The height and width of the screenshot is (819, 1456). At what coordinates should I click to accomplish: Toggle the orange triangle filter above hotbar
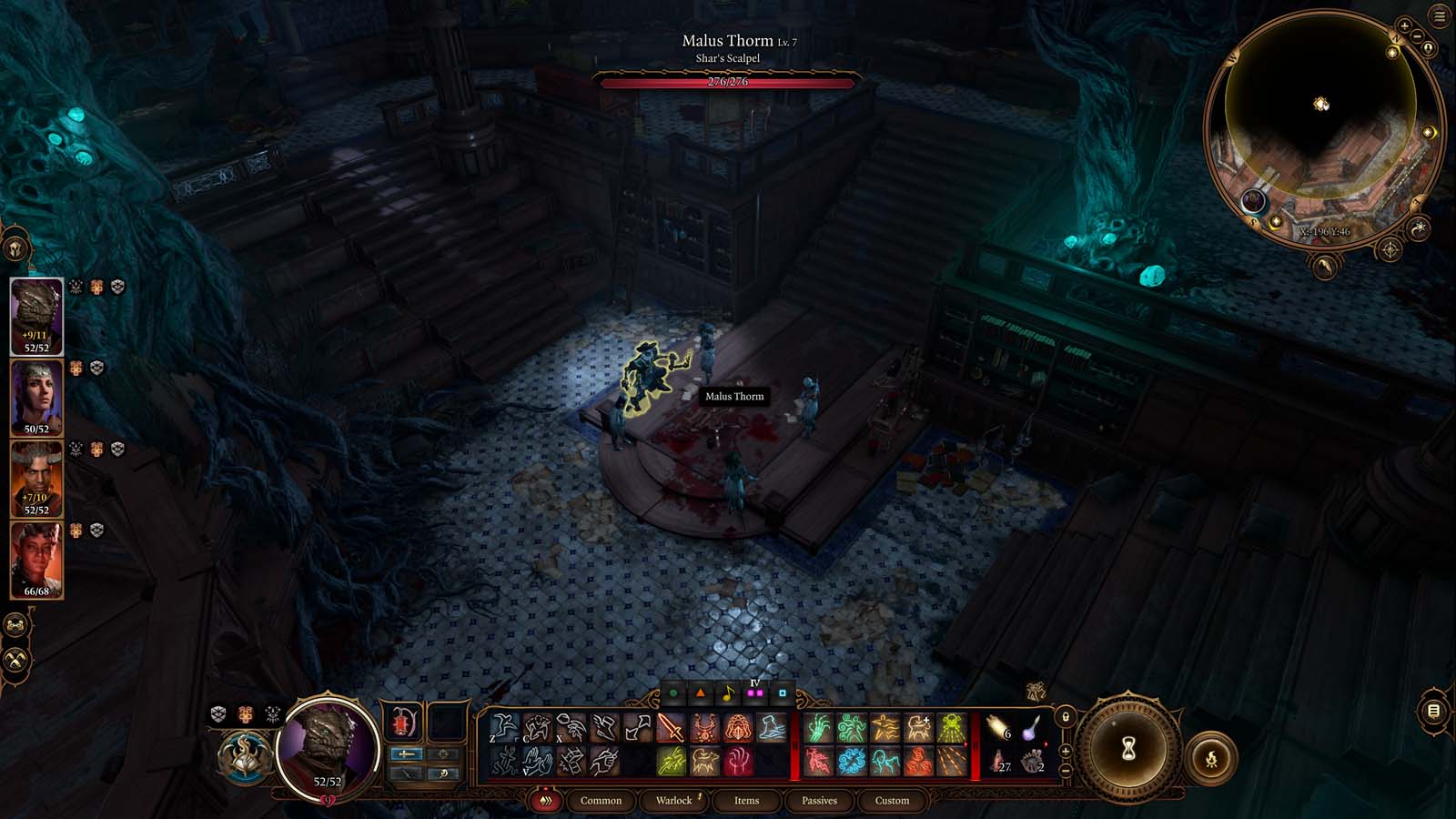click(x=699, y=693)
